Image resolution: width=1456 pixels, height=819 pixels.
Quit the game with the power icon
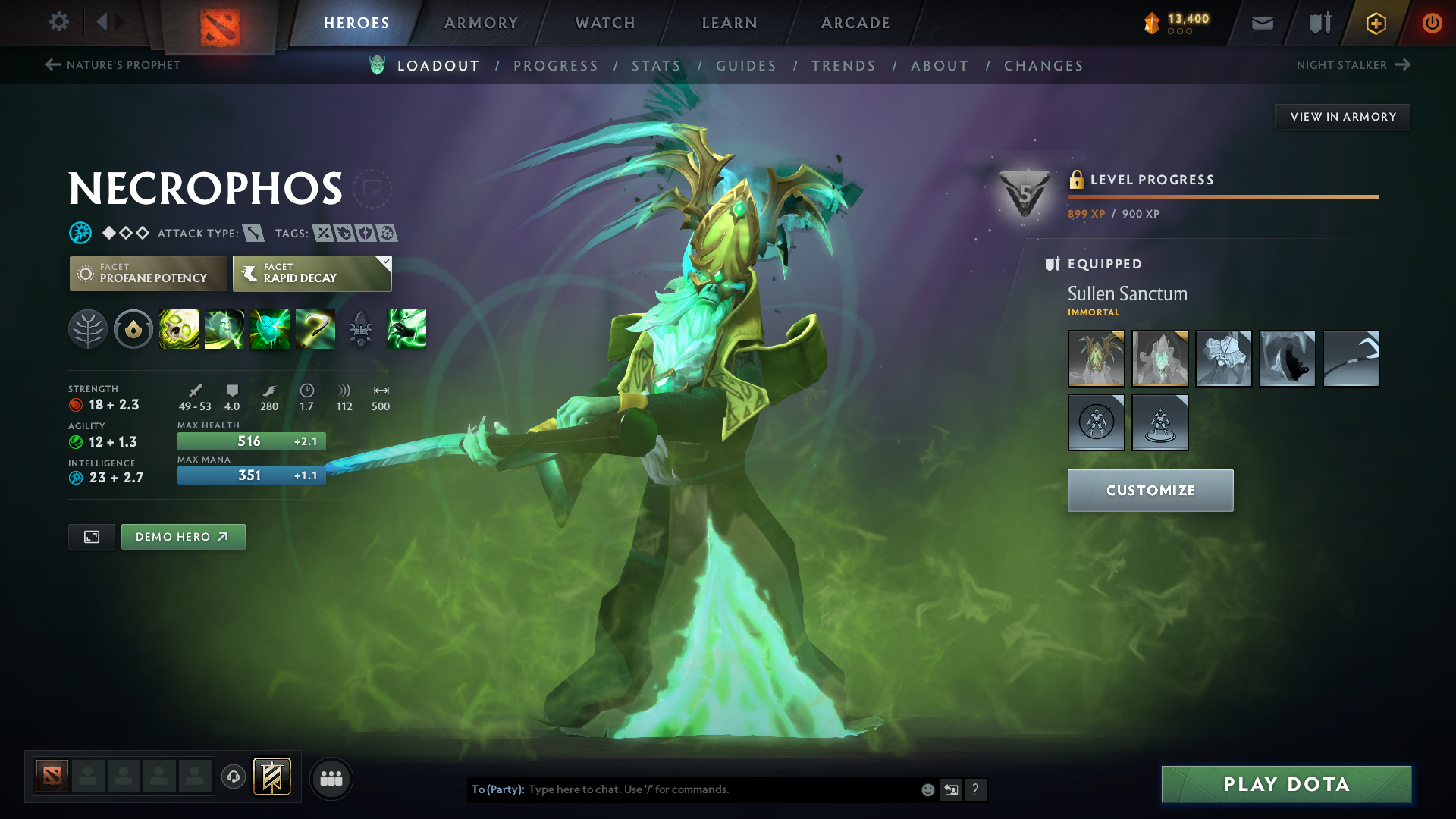(x=1432, y=23)
